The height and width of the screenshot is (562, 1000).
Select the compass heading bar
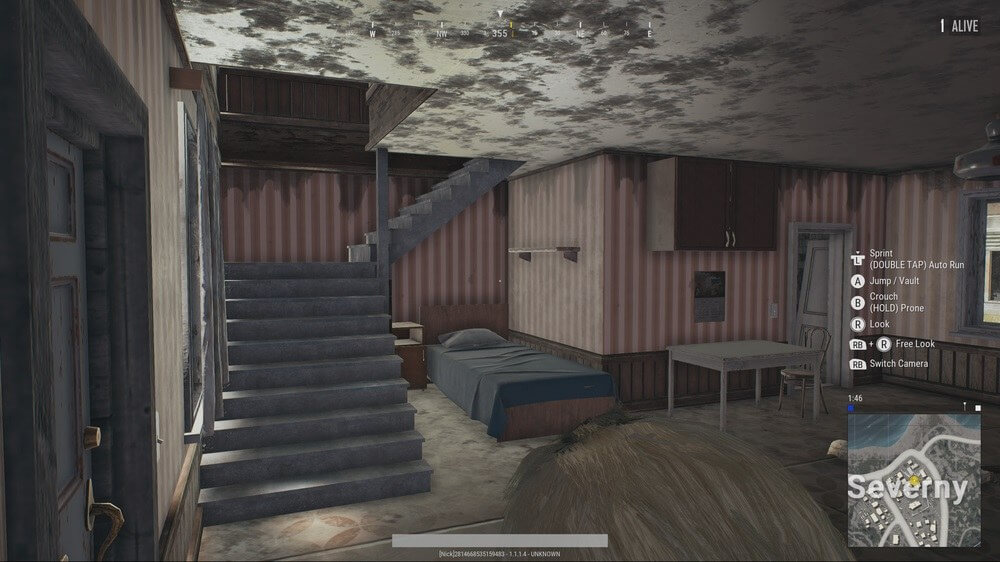coord(511,32)
